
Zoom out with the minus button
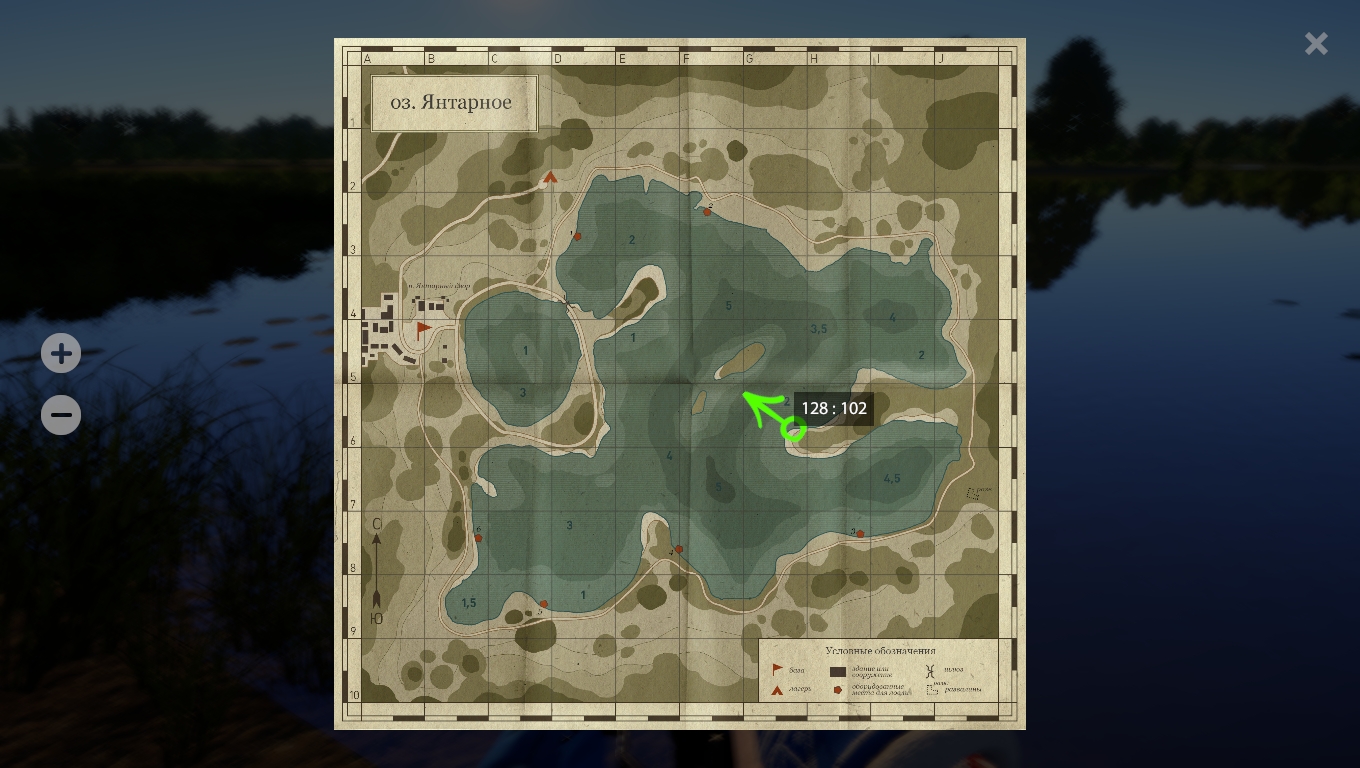pyautogui.click(x=61, y=415)
